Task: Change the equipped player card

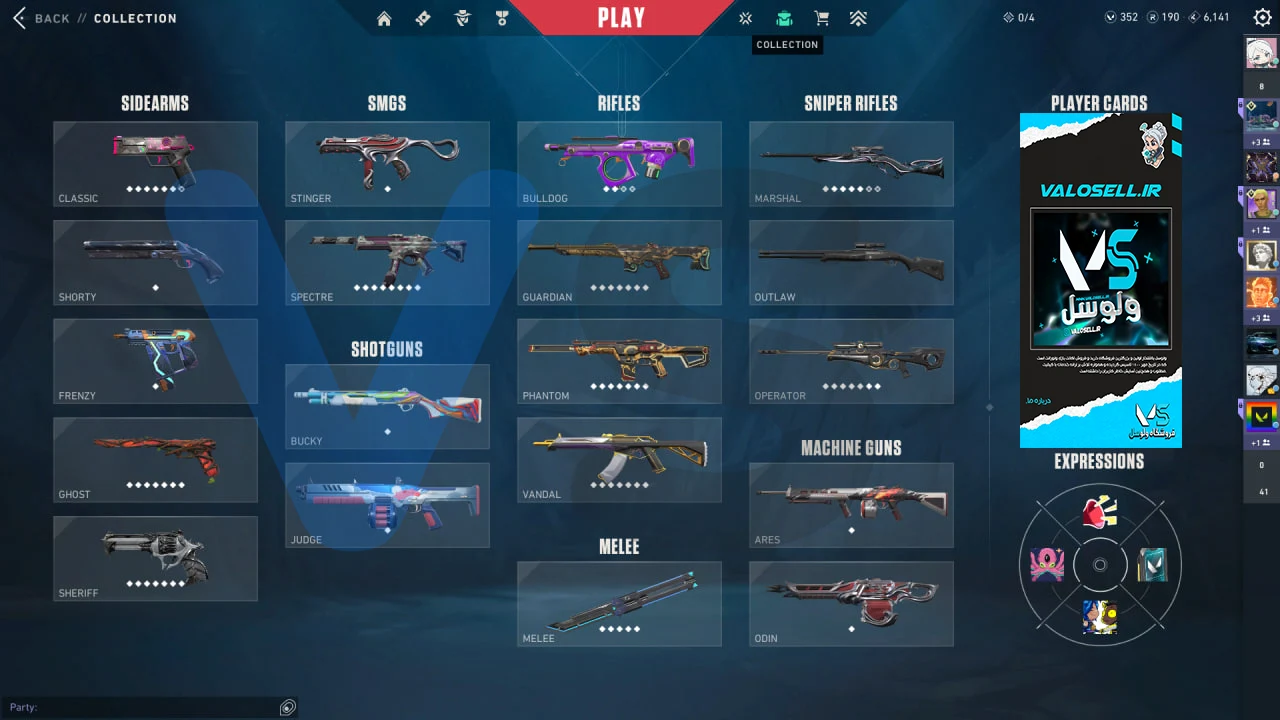Action: pyautogui.click(x=1100, y=280)
